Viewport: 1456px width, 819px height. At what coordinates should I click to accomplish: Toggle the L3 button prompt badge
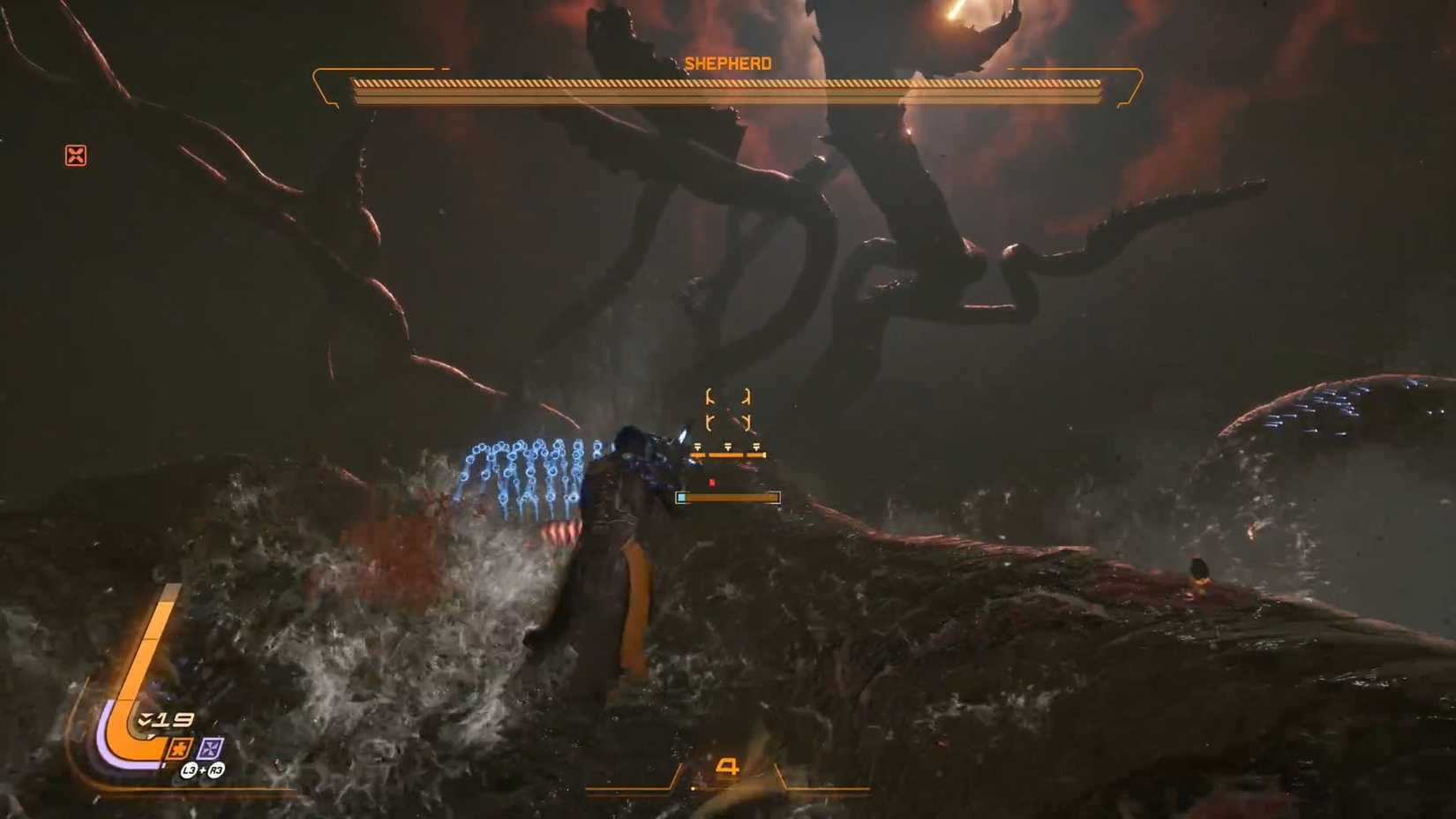click(x=190, y=770)
